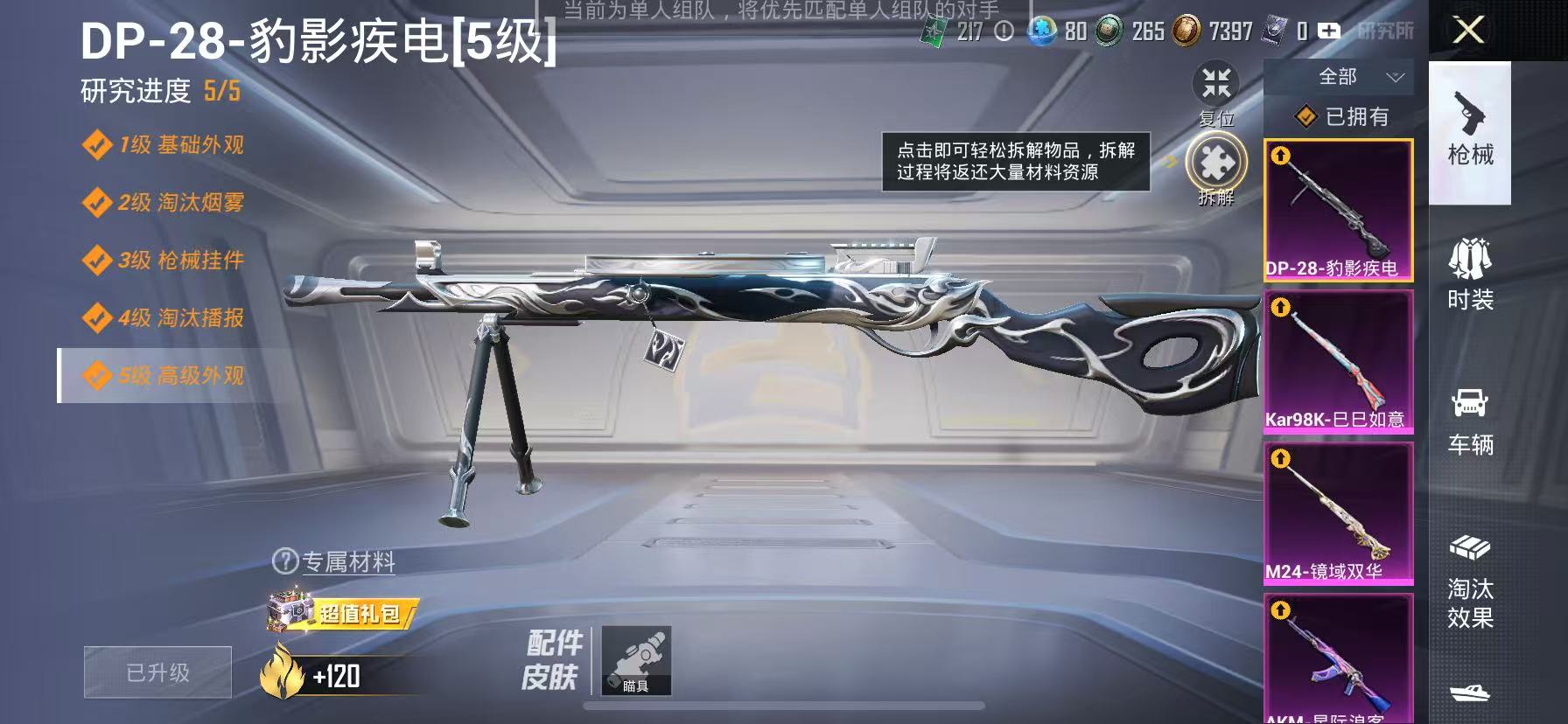Select level 2级 淘汰烟雾
This screenshot has width=1568, height=724.
[162, 203]
